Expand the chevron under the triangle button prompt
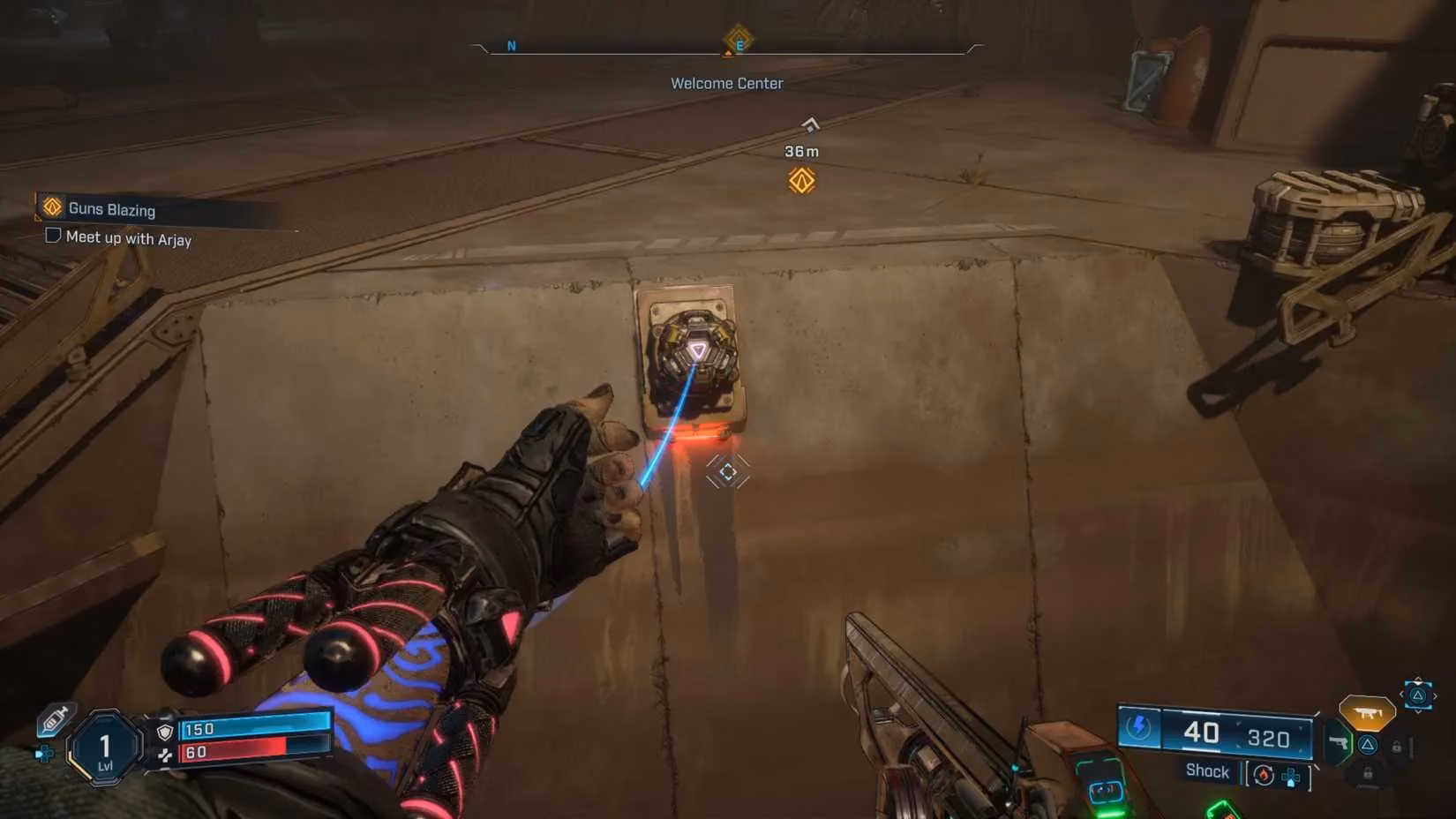This screenshot has width=1456, height=819. tap(1418, 710)
